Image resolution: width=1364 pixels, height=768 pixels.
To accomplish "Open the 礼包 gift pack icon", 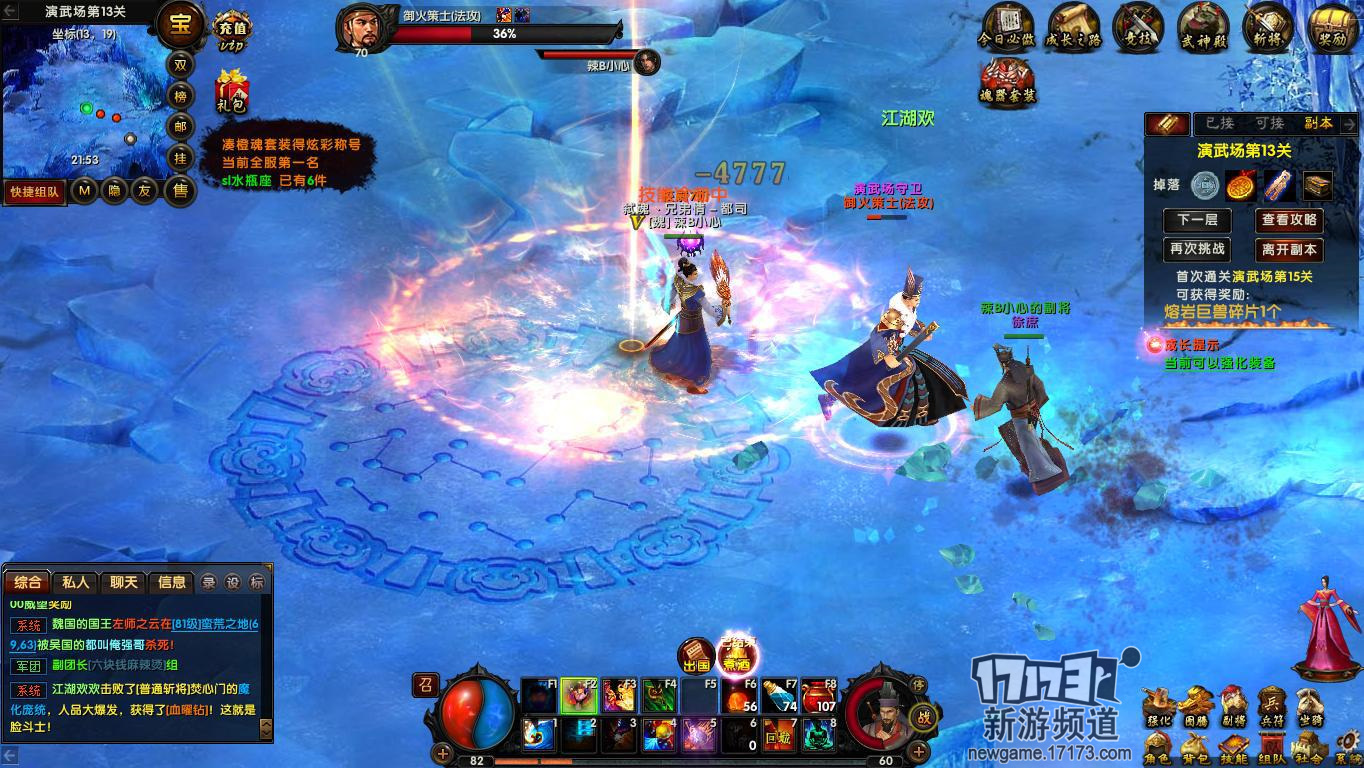I will pos(232,92).
